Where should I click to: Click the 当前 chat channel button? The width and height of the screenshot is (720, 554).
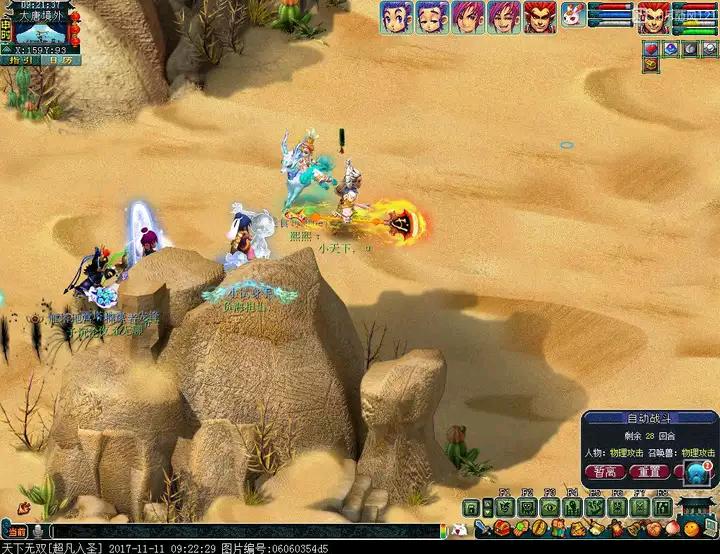15,531
